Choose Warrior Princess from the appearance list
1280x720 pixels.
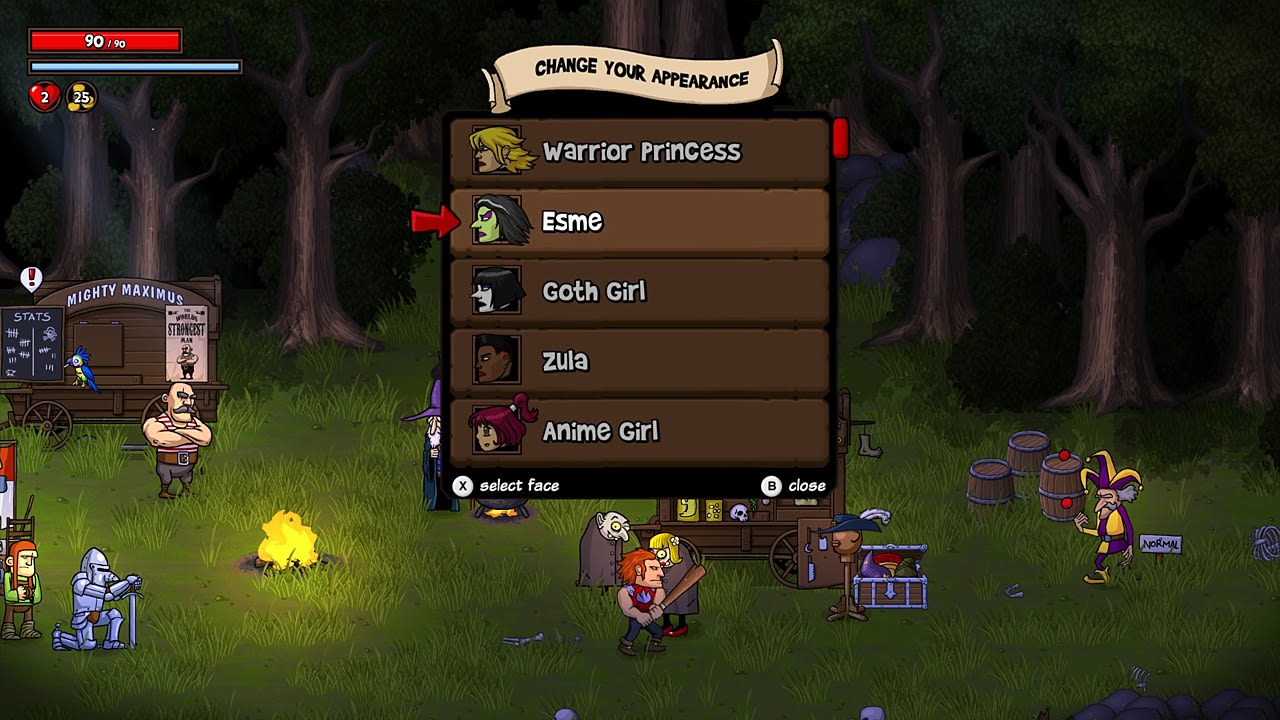click(640, 151)
